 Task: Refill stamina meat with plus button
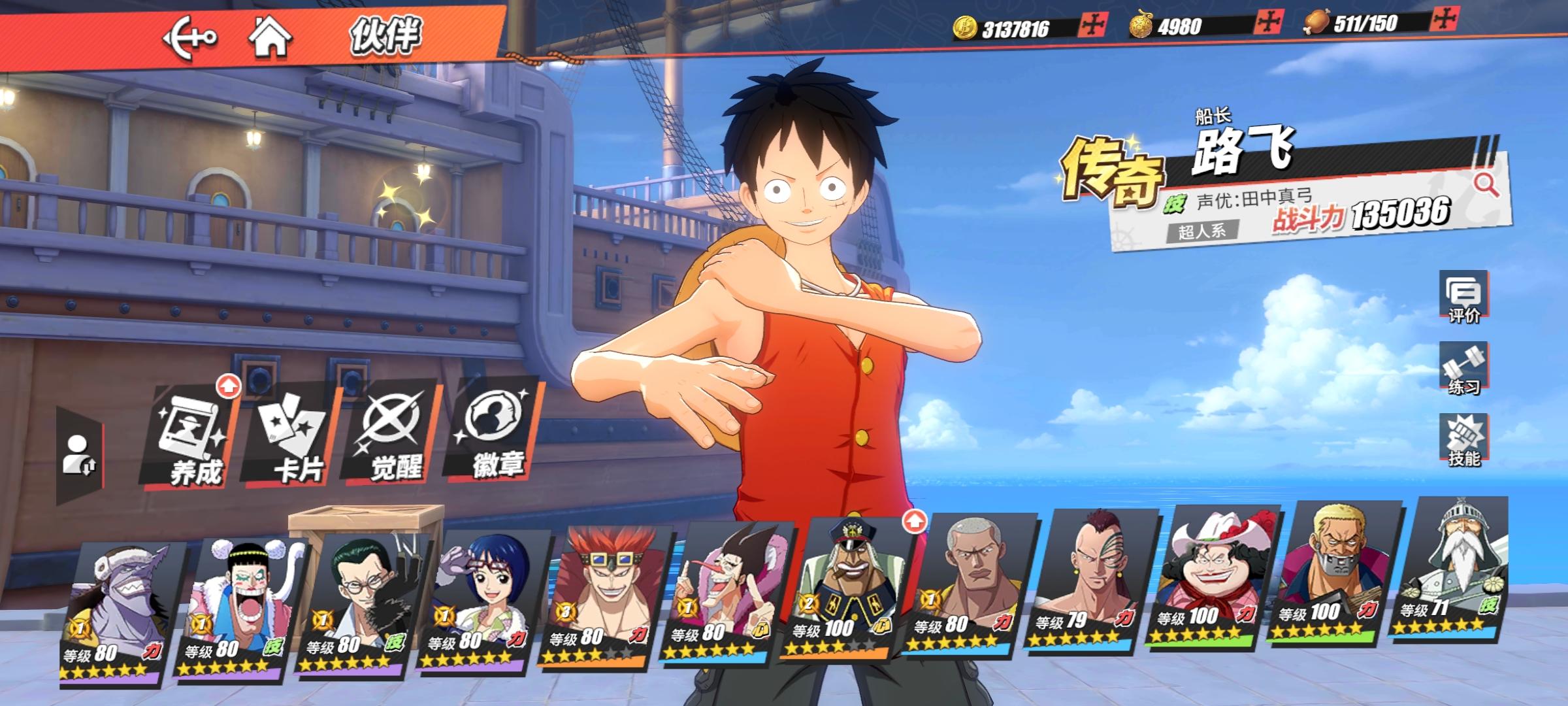[x=1443, y=20]
